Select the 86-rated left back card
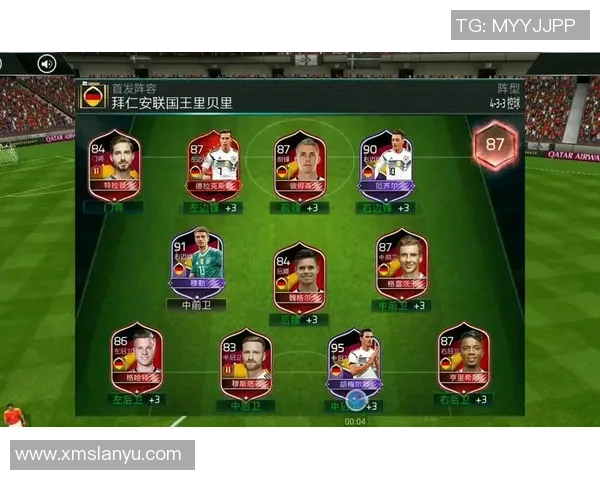This screenshot has width=600, height=480. (x=136, y=358)
